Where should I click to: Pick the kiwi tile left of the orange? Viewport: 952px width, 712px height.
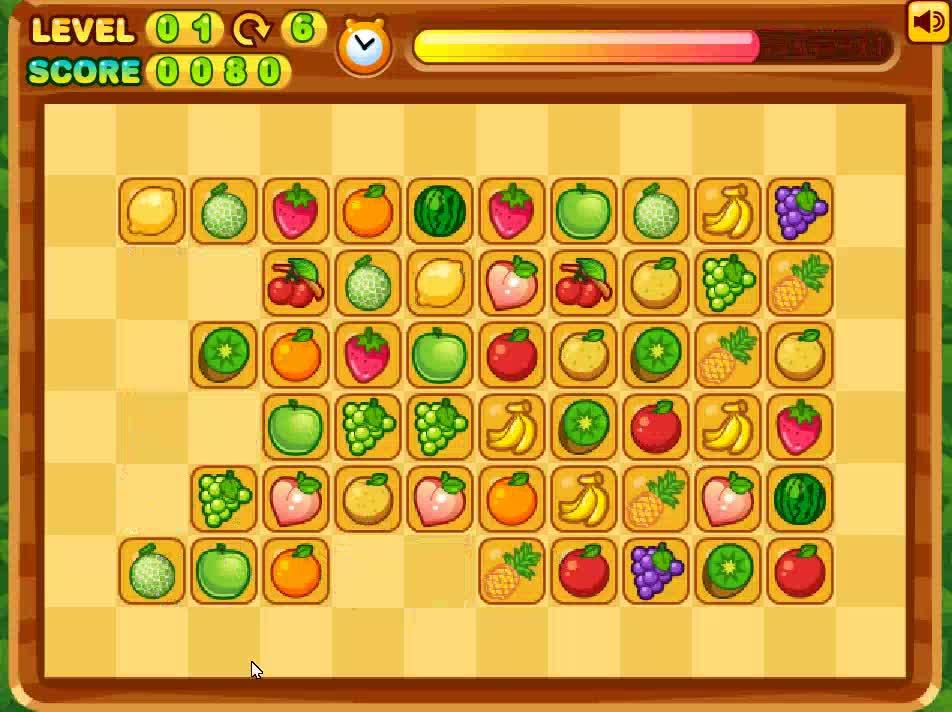point(224,355)
